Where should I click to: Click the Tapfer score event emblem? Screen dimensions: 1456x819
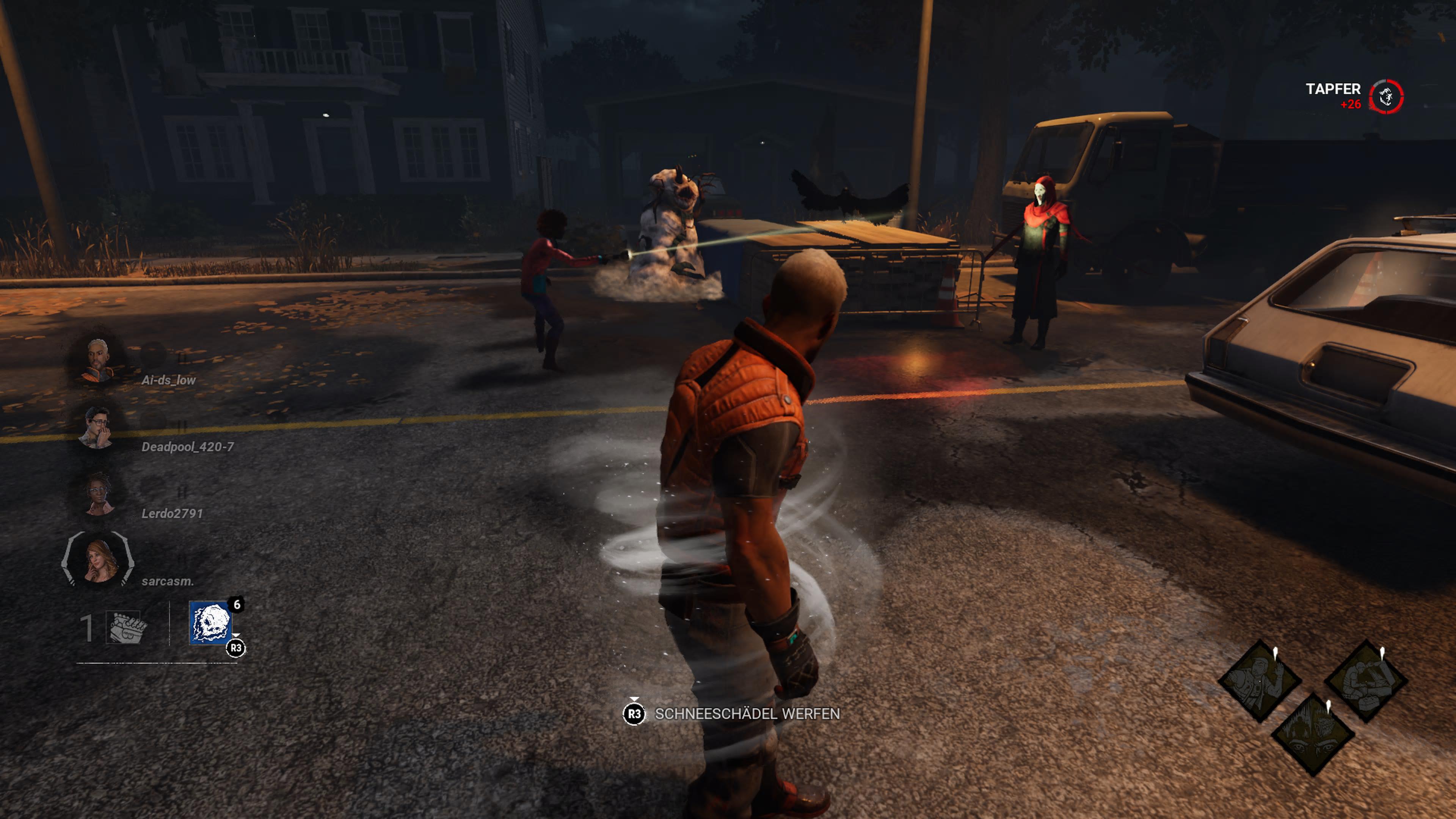click(x=1386, y=97)
